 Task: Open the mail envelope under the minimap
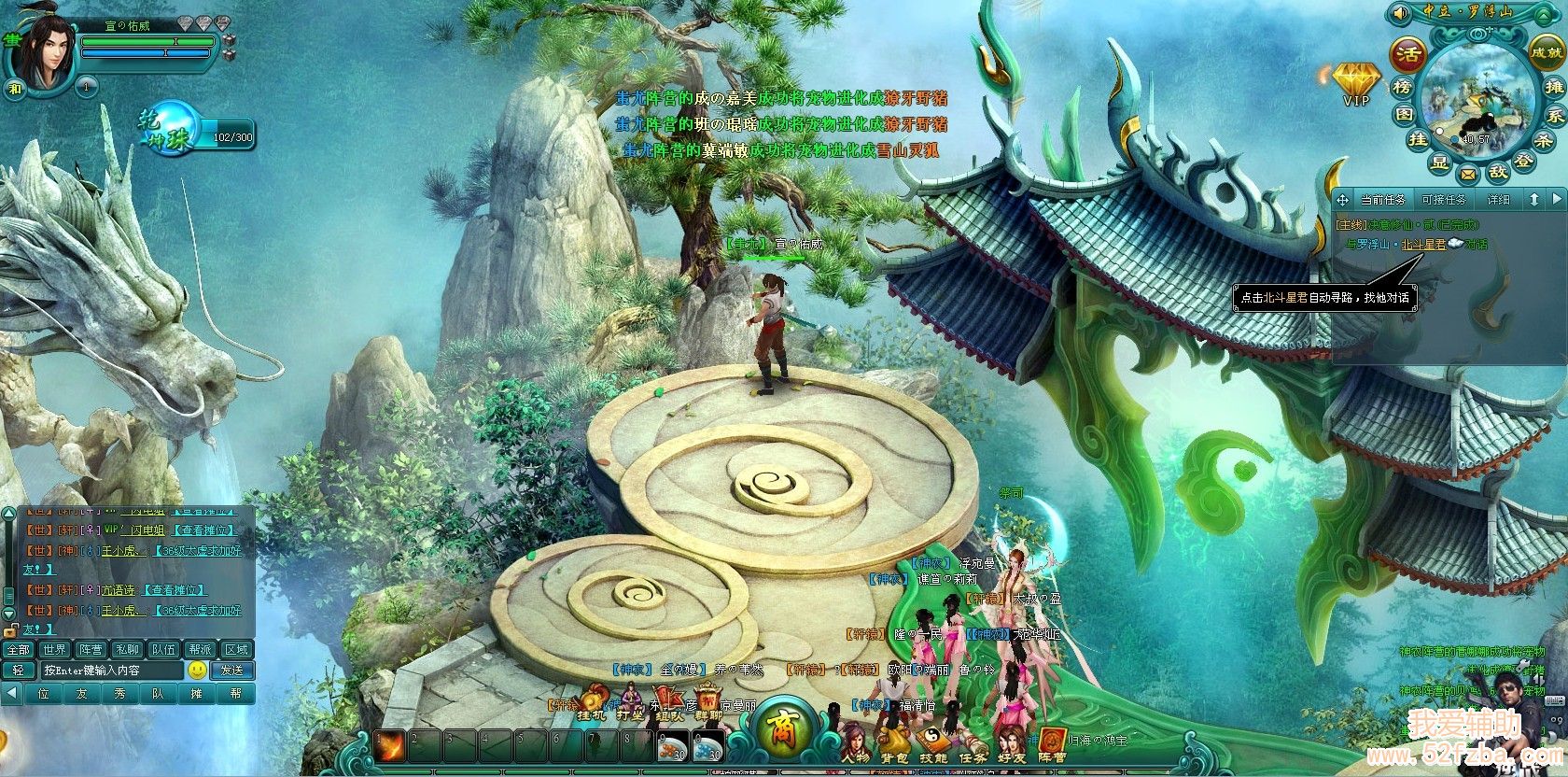point(1468,173)
